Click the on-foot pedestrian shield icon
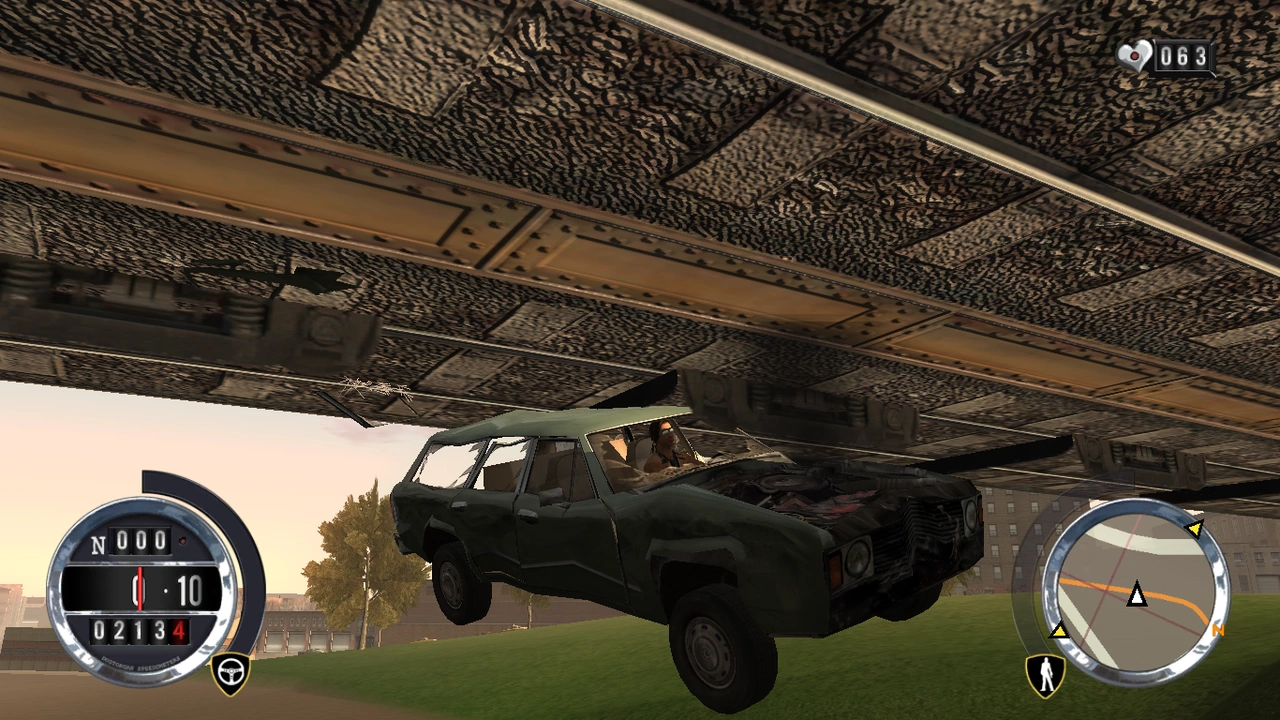This screenshot has height=720, width=1280. [x=1045, y=675]
